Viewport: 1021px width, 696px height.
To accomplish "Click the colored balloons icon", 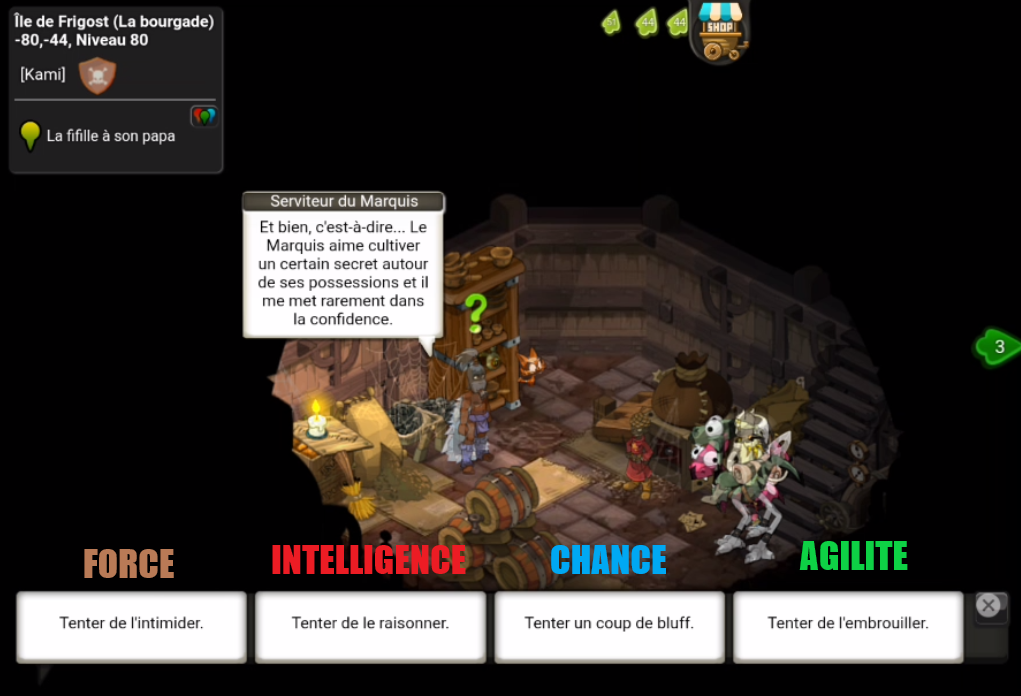I will point(204,117).
